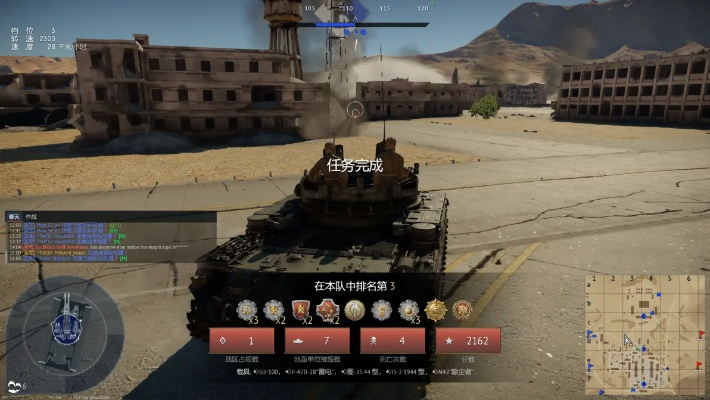The width and height of the screenshot is (710, 400).
Task: Switch to the 聊天 chat tab
Action: pyautogui.click(x=14, y=216)
